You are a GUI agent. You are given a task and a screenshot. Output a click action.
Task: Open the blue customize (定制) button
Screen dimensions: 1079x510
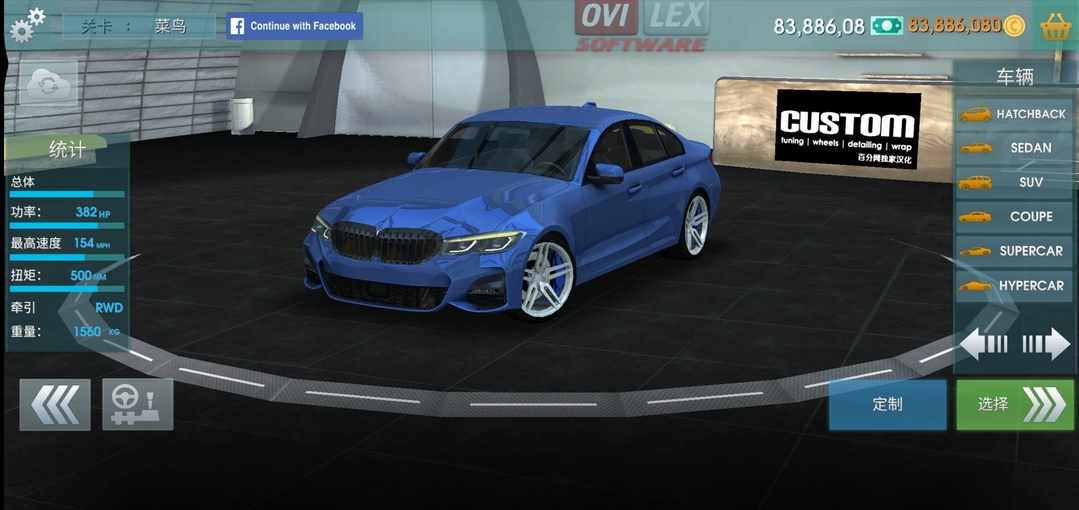click(x=887, y=404)
